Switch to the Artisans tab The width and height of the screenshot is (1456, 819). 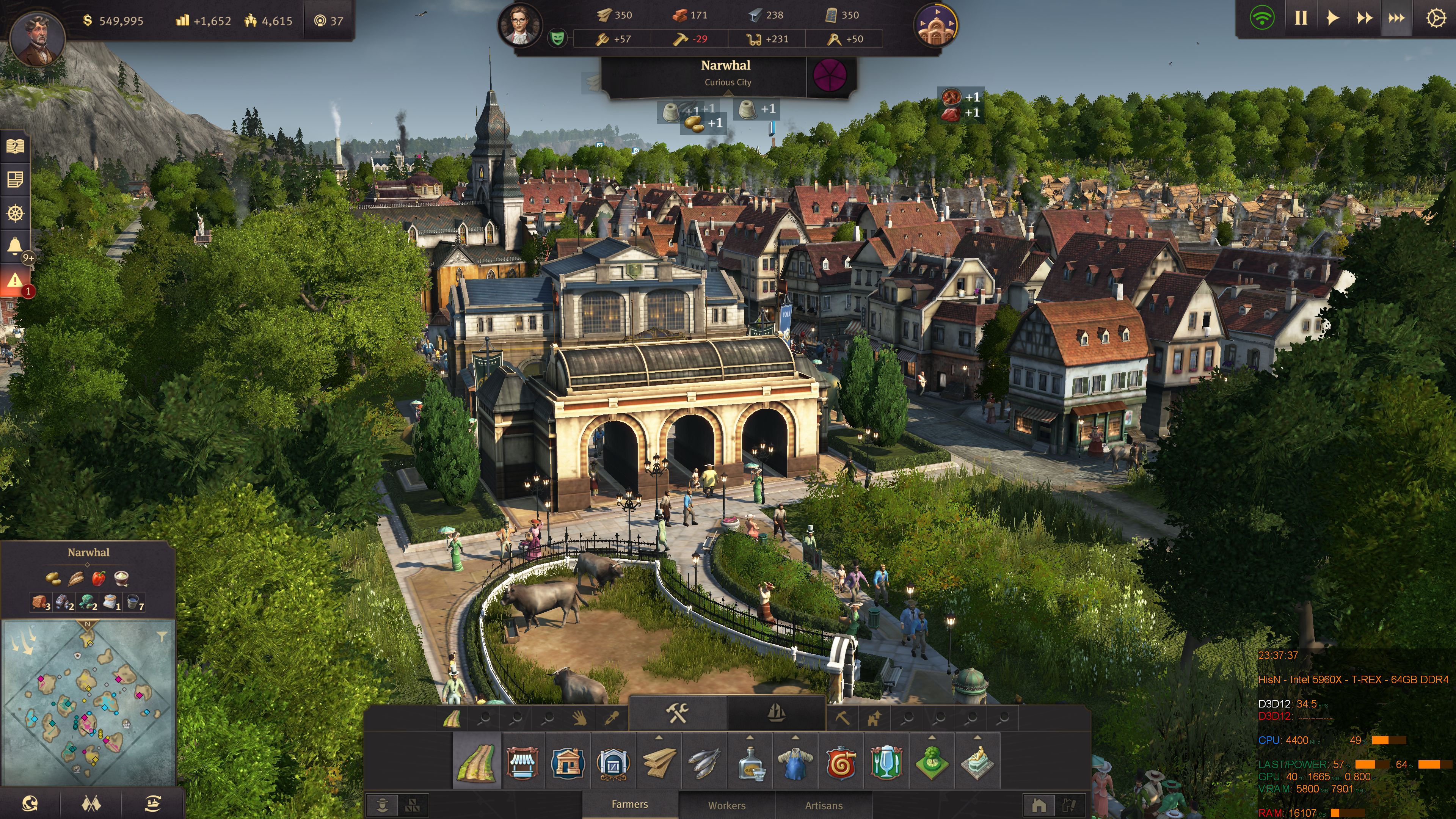(x=824, y=805)
